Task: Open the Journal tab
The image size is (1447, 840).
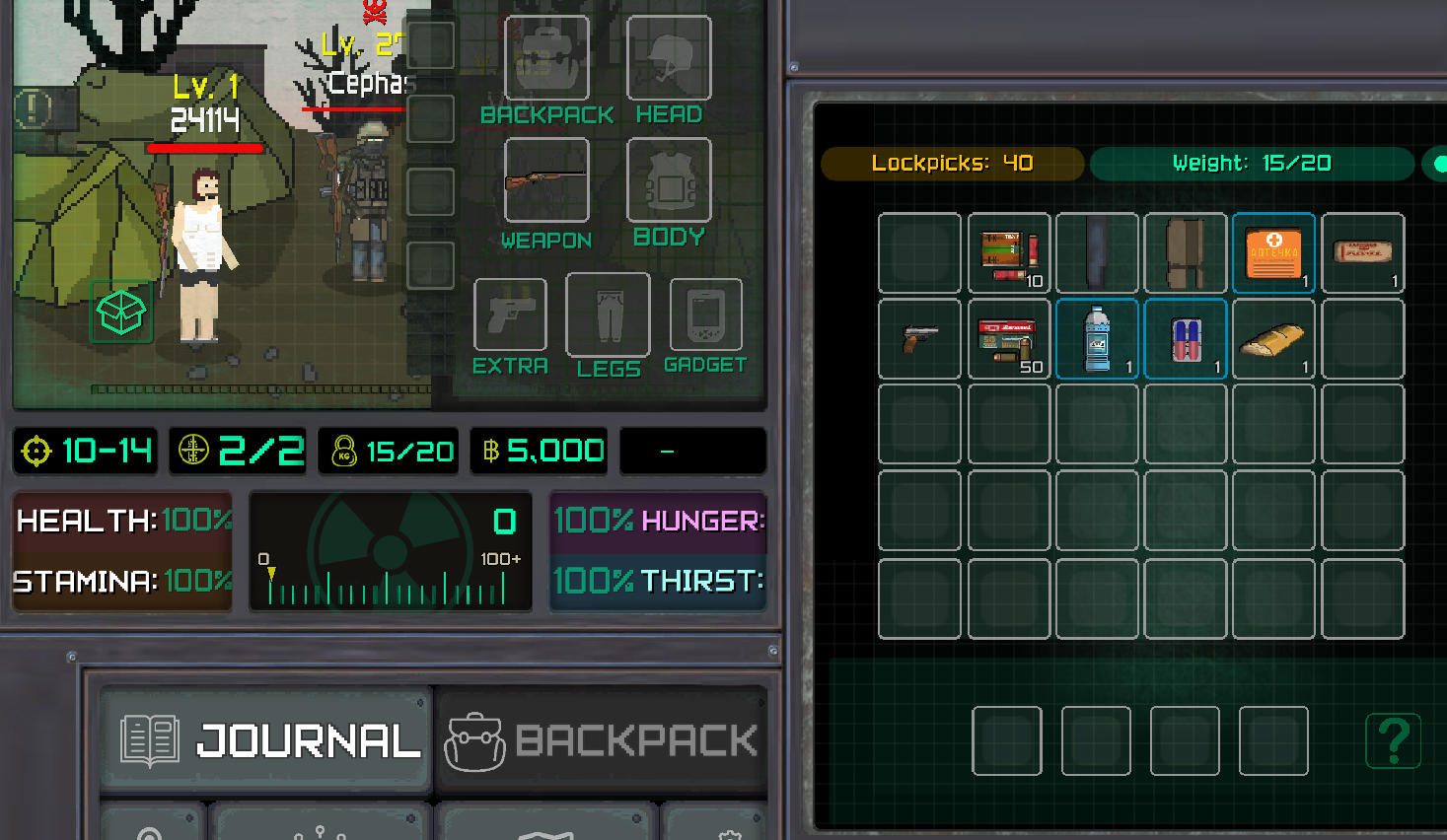Action: point(266,740)
